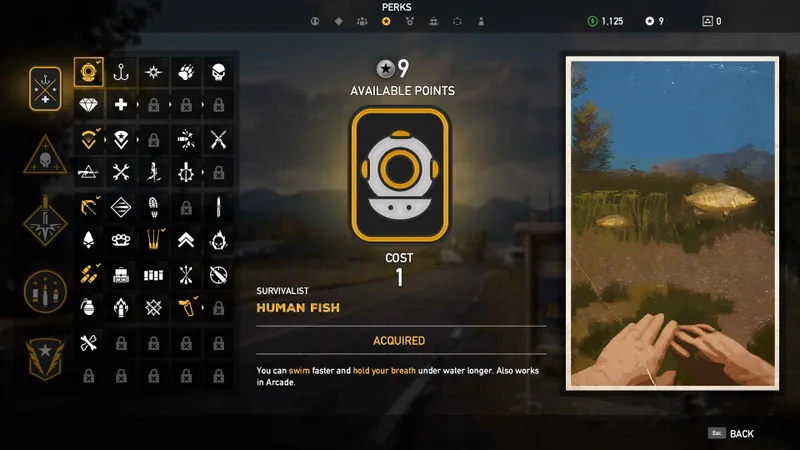Pick the skull perk in the top row
The height and width of the screenshot is (450, 800).
point(219,72)
